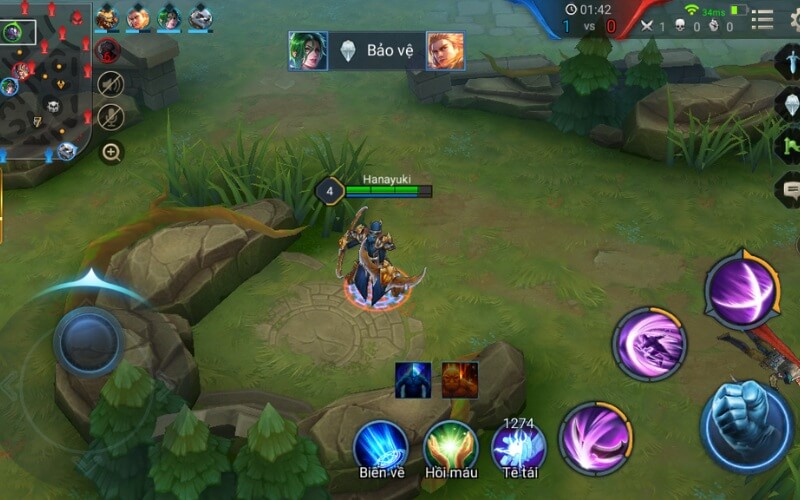Send the Bảo vệ ping message
This screenshot has width=800, height=500.
[376, 51]
